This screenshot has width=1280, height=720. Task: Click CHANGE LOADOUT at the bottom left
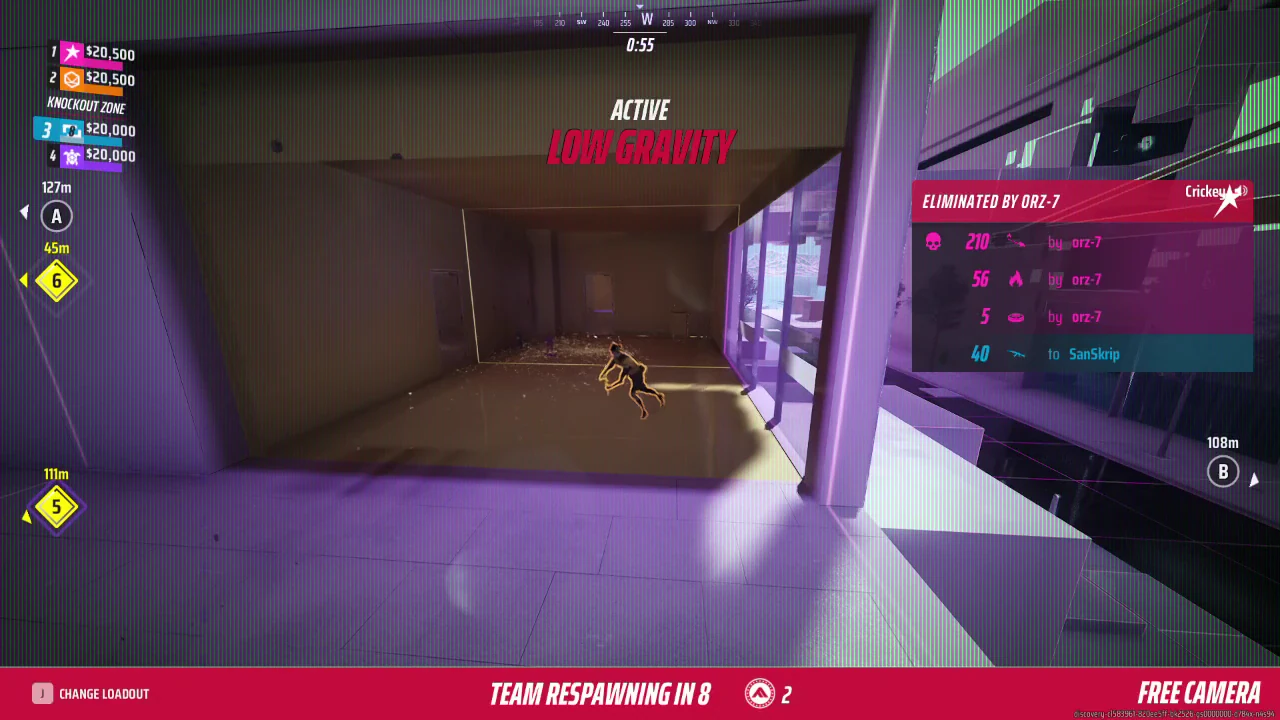(x=104, y=693)
